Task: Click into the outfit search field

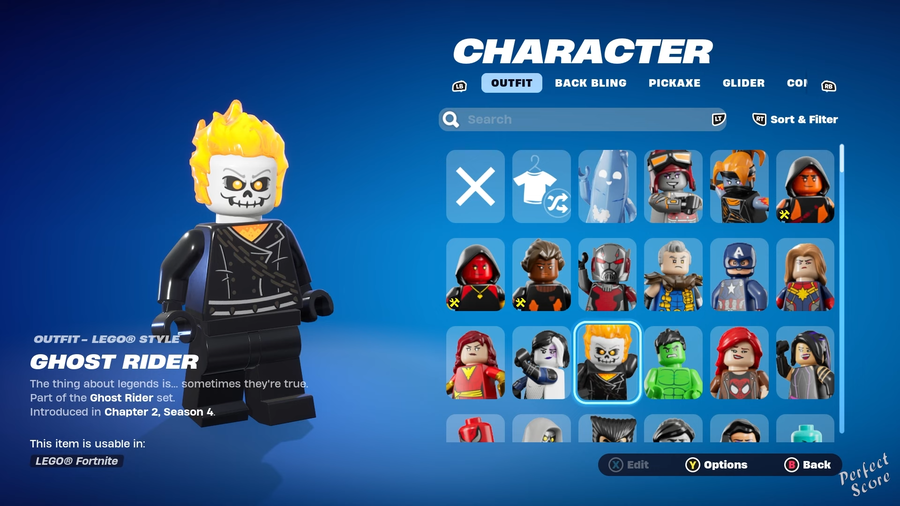Action: pyautogui.click(x=580, y=120)
